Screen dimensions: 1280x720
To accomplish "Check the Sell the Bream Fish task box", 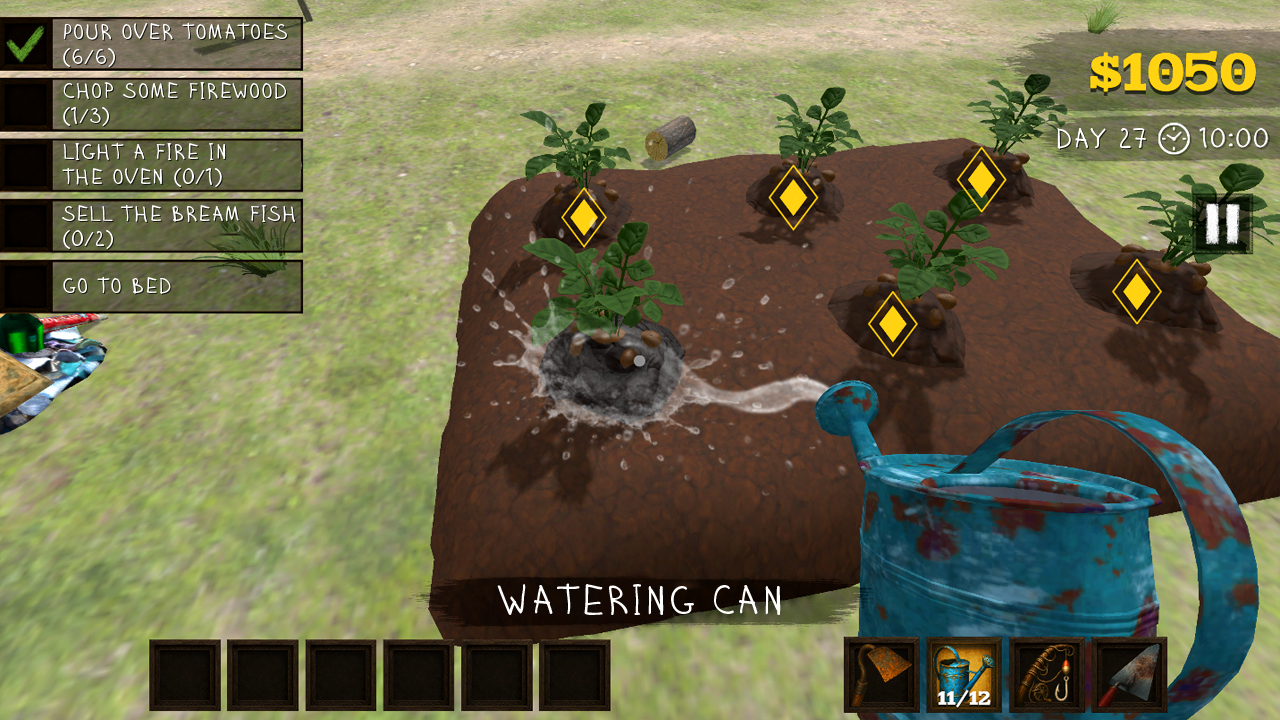I will tap(27, 222).
